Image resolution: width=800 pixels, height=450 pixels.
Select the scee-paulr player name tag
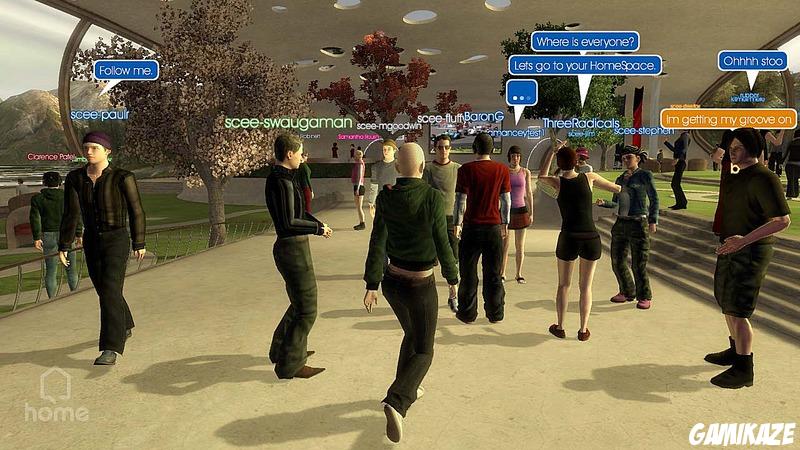99,114
